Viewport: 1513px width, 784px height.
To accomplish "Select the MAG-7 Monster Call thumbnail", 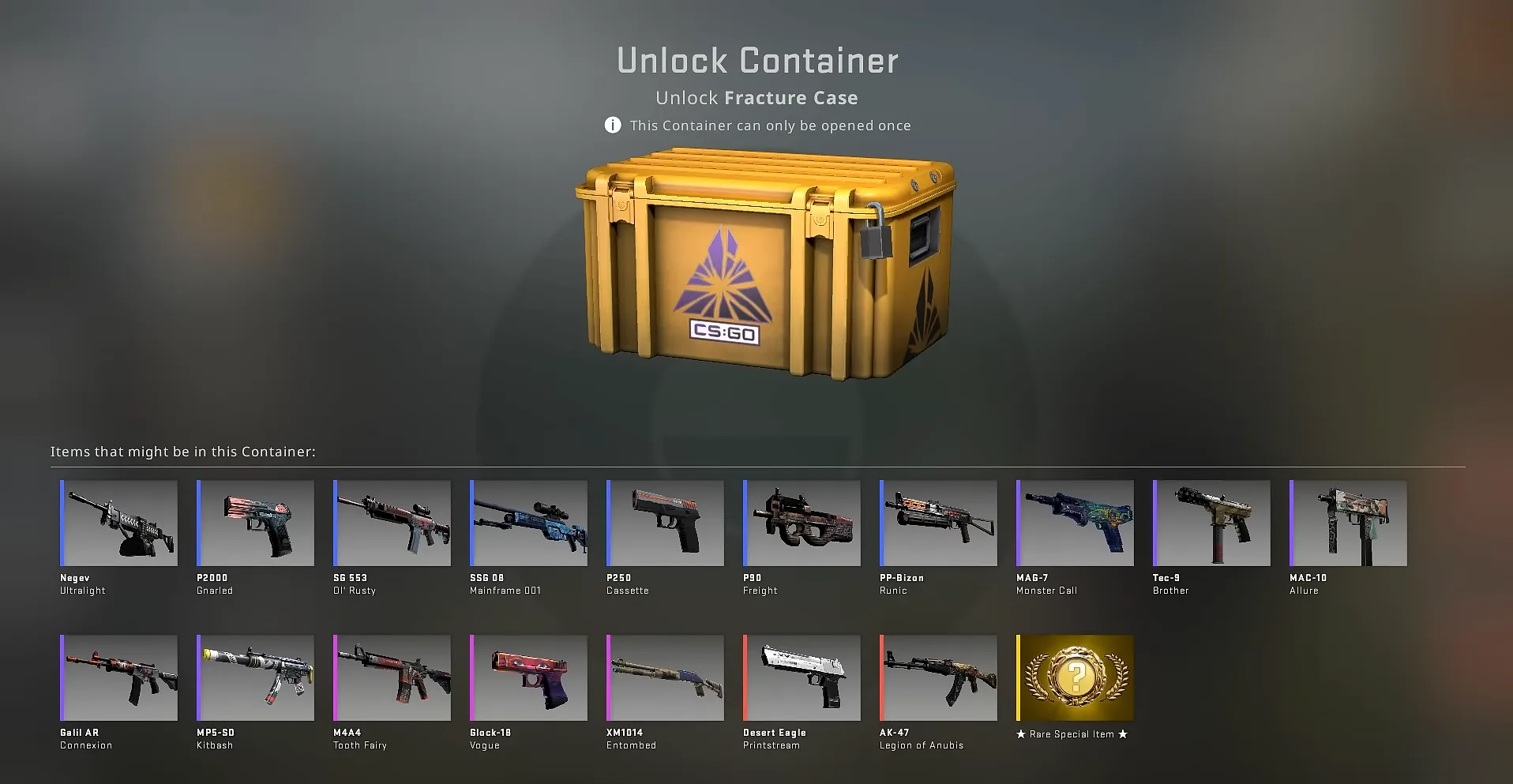I will coord(1074,523).
